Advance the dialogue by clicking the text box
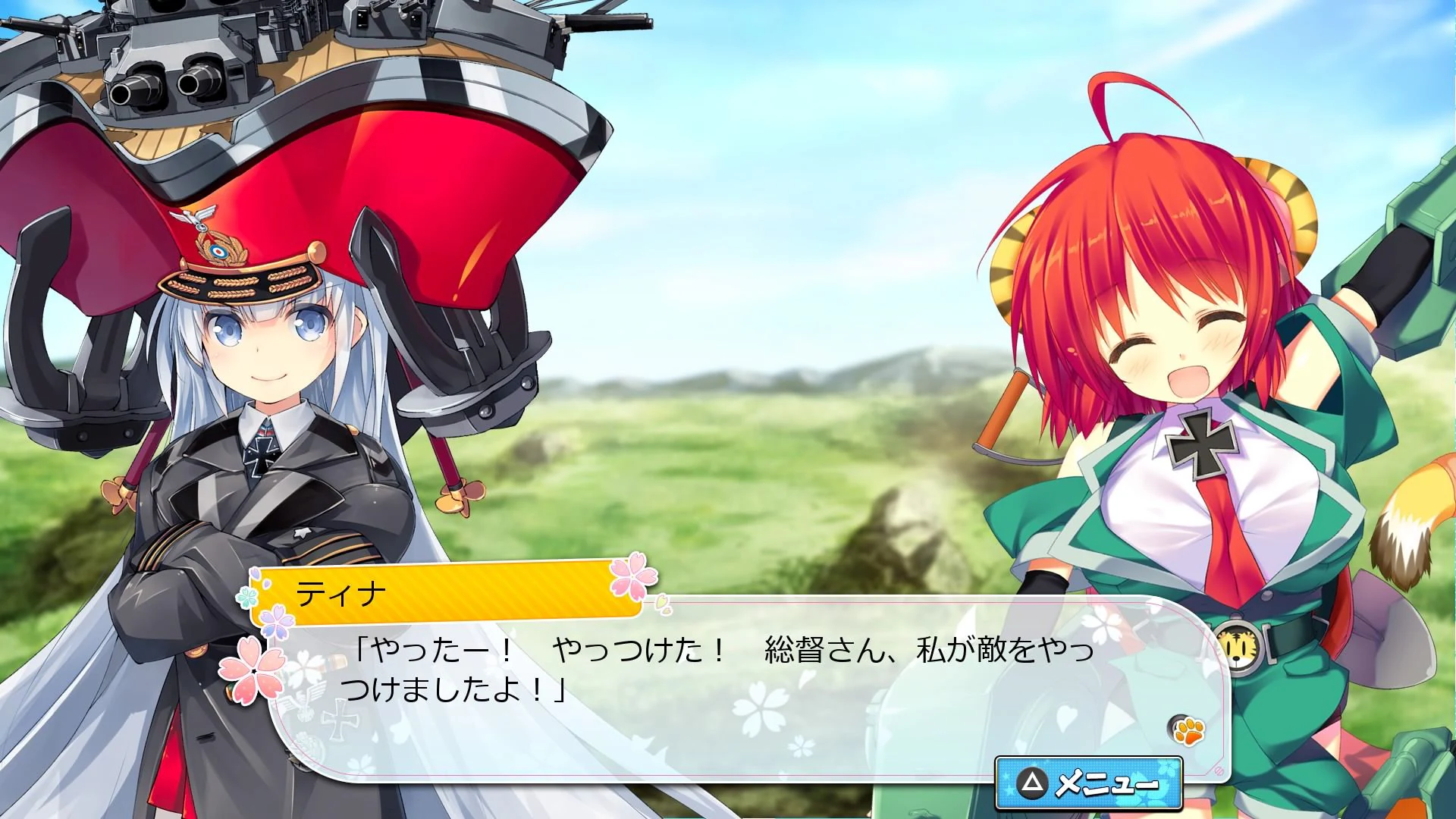Viewport: 1456px width, 819px height. pos(682,682)
